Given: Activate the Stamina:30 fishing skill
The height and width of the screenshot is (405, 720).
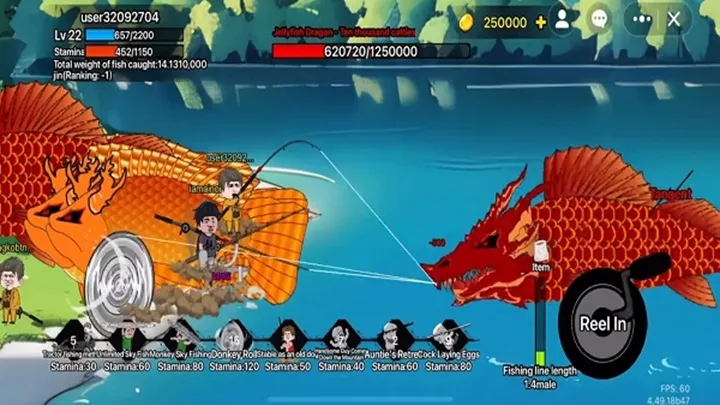Looking at the screenshot, I should [x=75, y=337].
